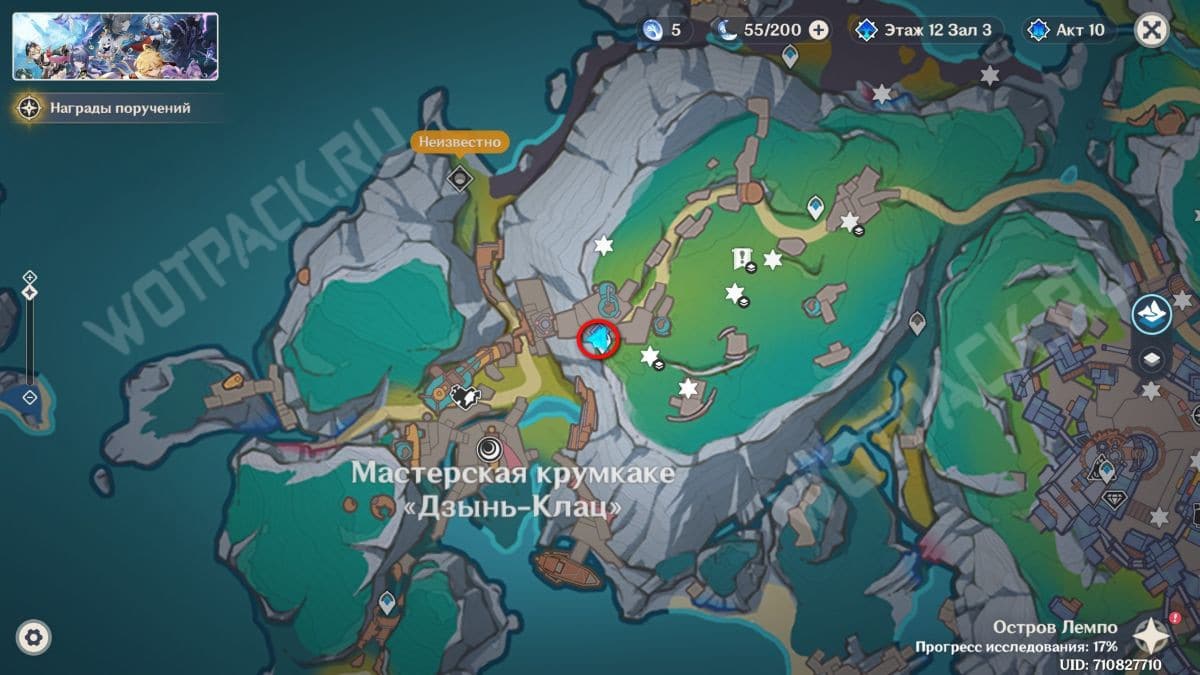Open the four-pointed star map pins button

pyautogui.click(x=1151, y=634)
